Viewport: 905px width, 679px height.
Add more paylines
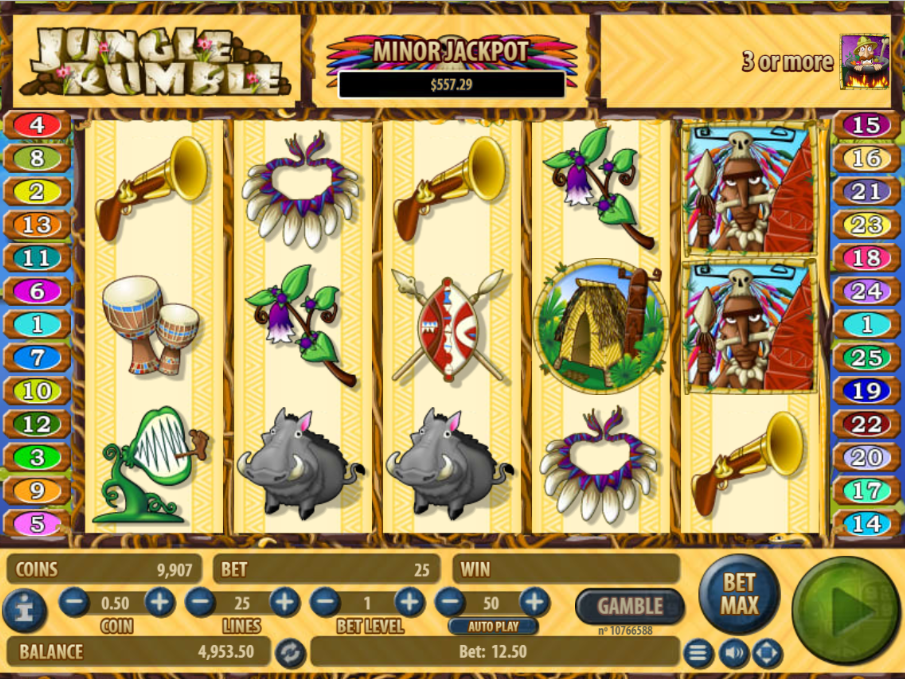(x=284, y=602)
